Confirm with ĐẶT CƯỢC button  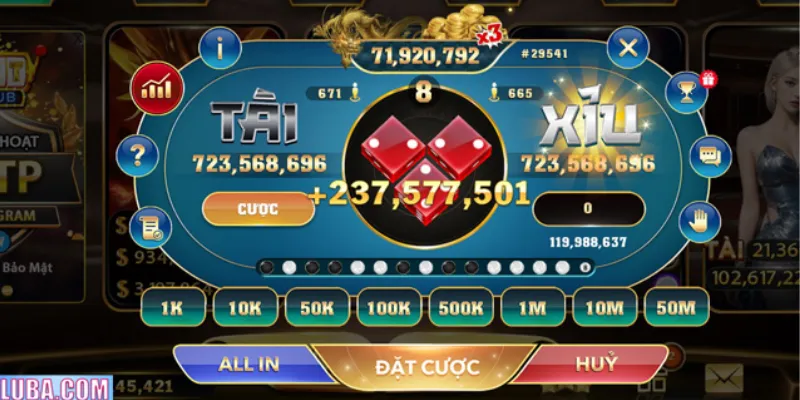pos(427,367)
